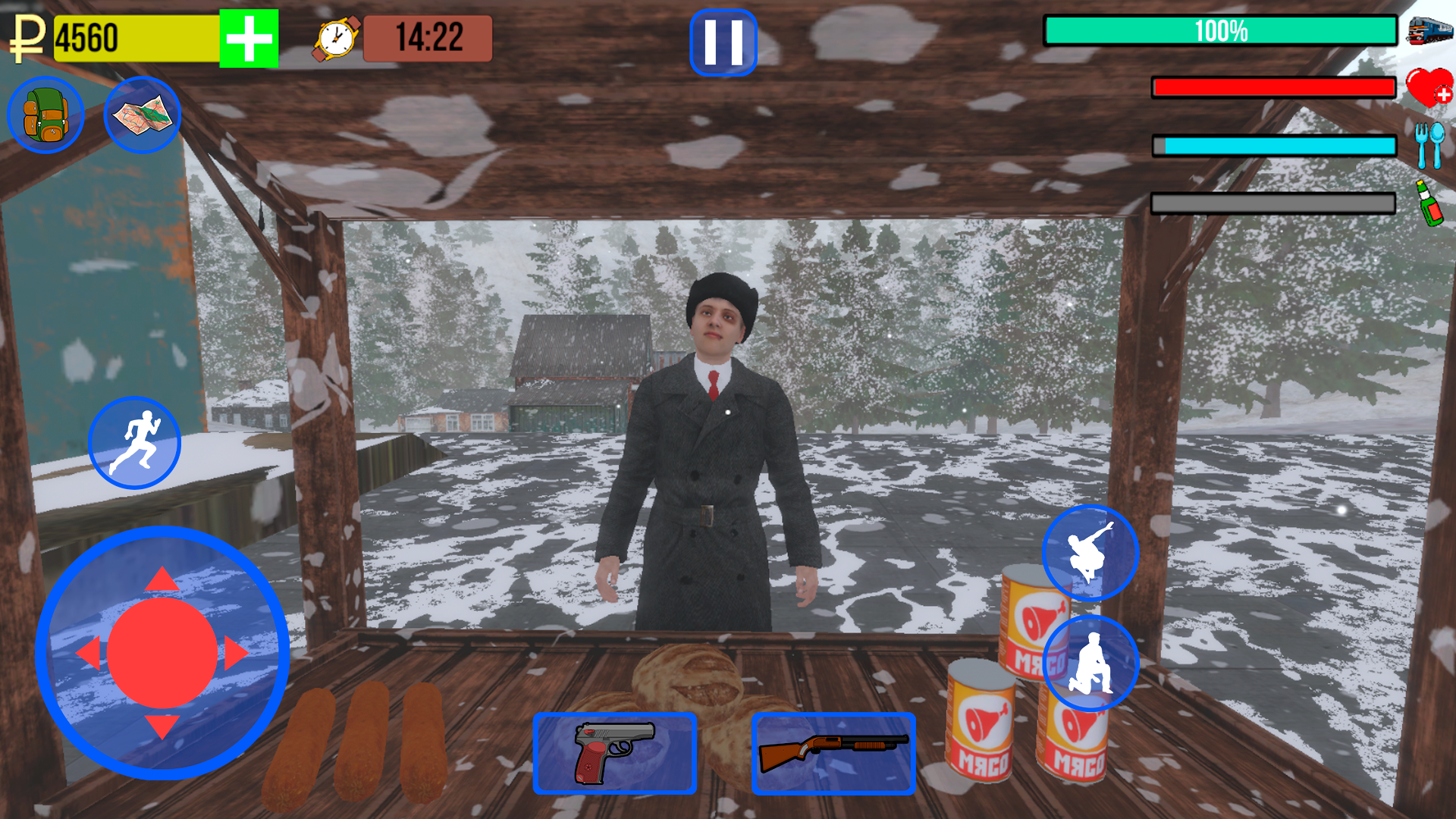The image size is (1456, 819).
Task: Tap the cyan hunger bar
Action: pyautogui.click(x=1274, y=144)
